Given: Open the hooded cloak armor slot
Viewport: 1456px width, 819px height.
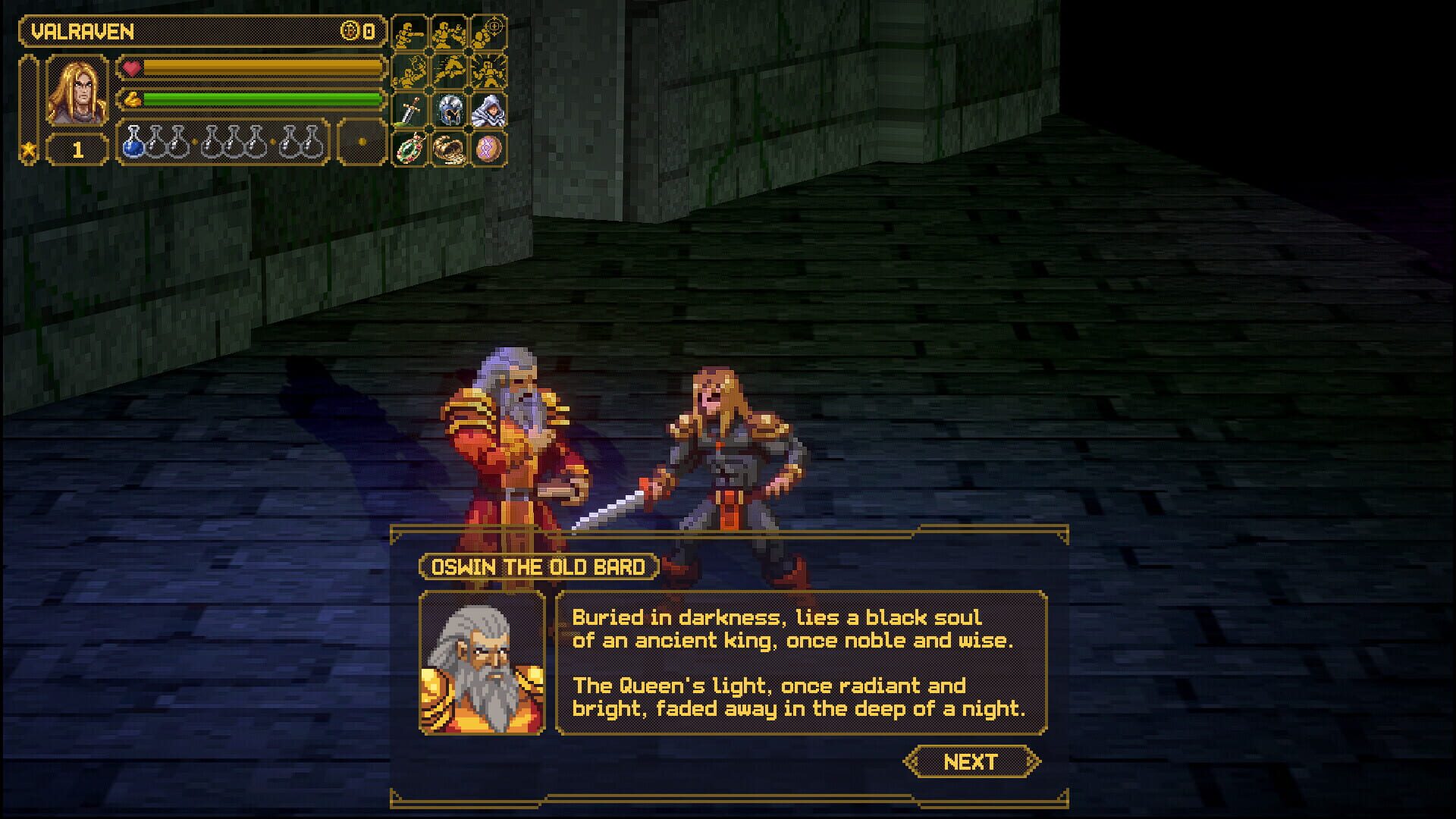Looking at the screenshot, I should coord(490,111).
